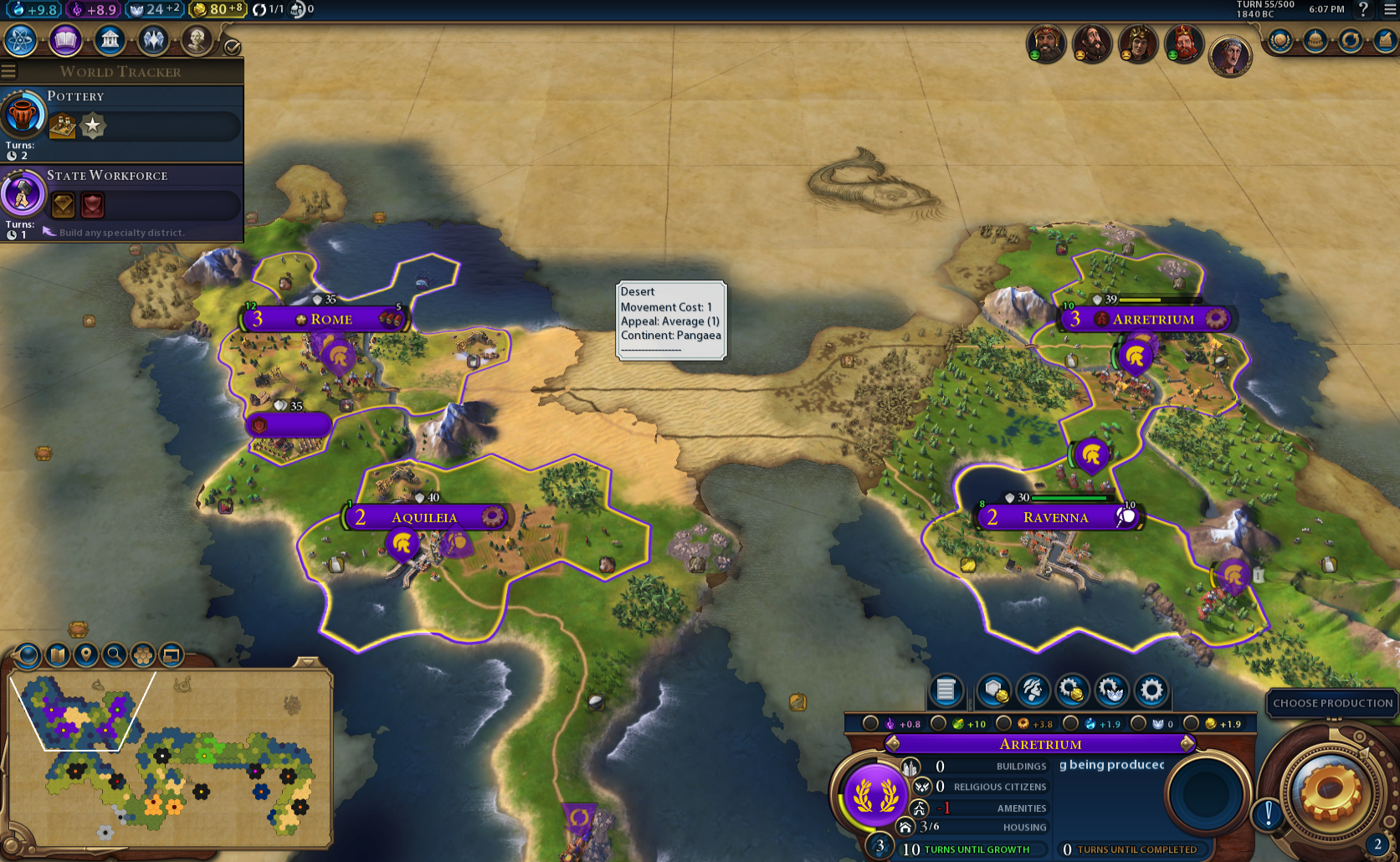The width and height of the screenshot is (1400, 862).
Task: Open the citizen breakdown tab in city panel
Action: 1032,690
